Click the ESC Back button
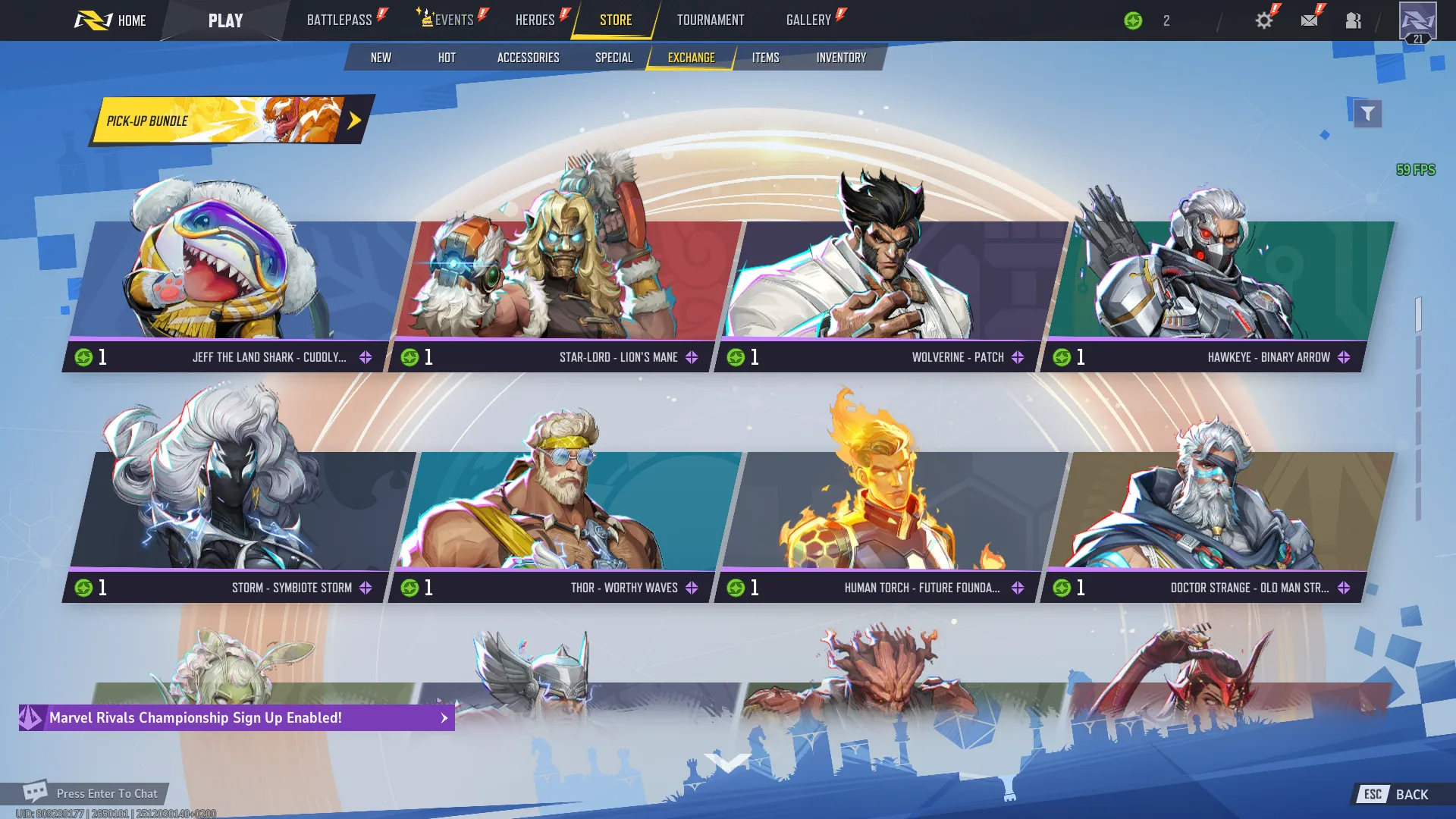The width and height of the screenshot is (1456, 819). click(1394, 794)
